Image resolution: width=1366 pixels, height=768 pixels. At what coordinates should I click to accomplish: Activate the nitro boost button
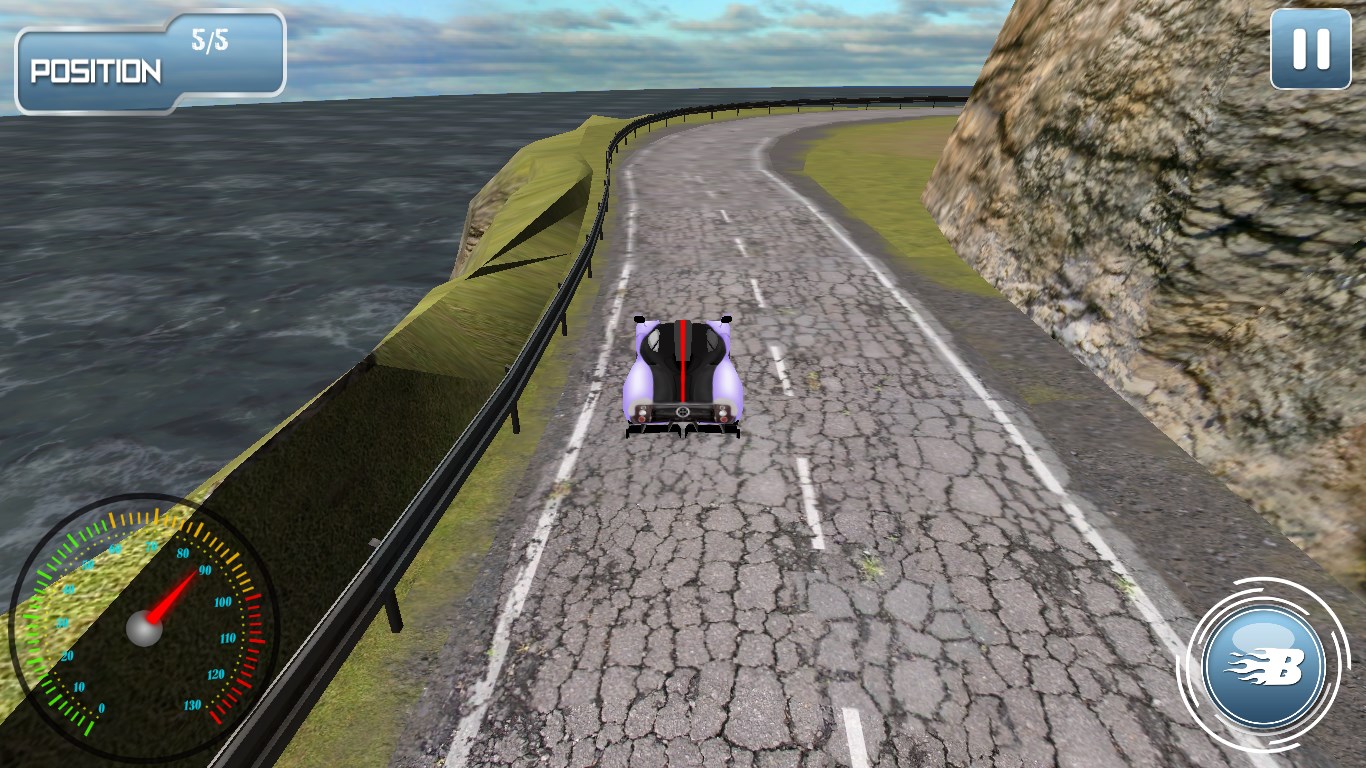coord(1264,666)
